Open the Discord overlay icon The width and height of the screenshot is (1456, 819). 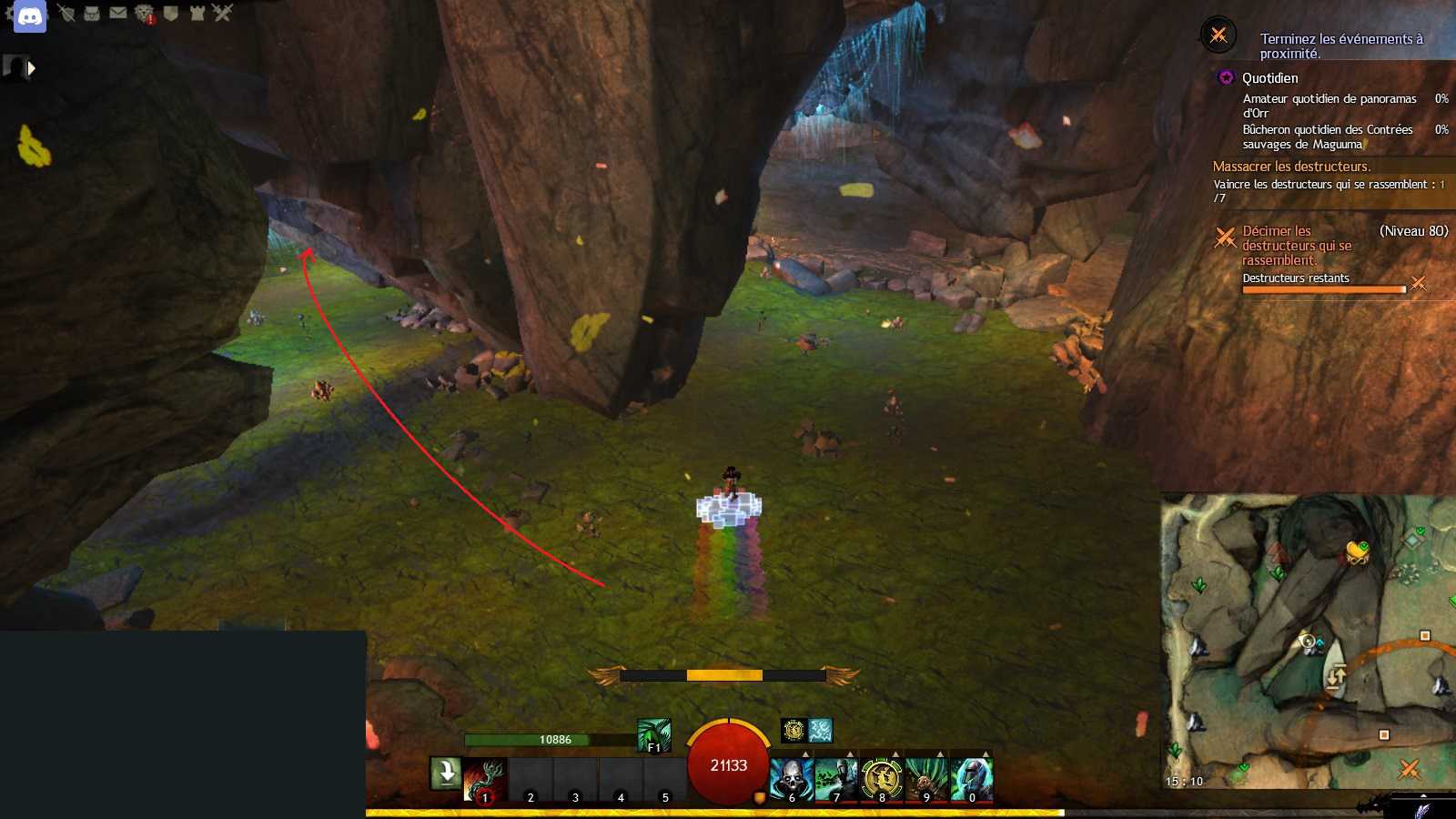pos(29,16)
